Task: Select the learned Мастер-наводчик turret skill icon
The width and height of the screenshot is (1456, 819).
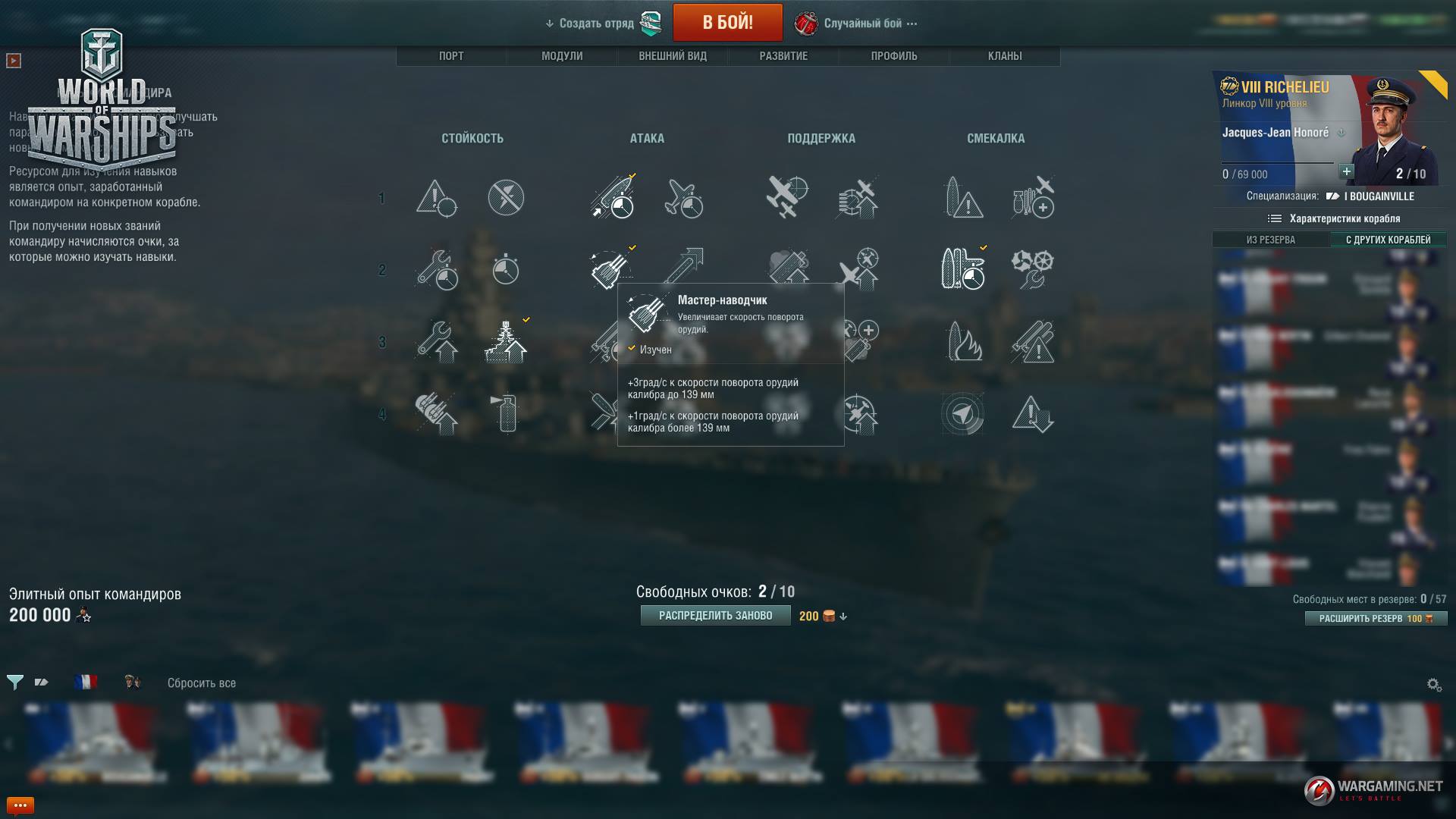Action: click(610, 269)
